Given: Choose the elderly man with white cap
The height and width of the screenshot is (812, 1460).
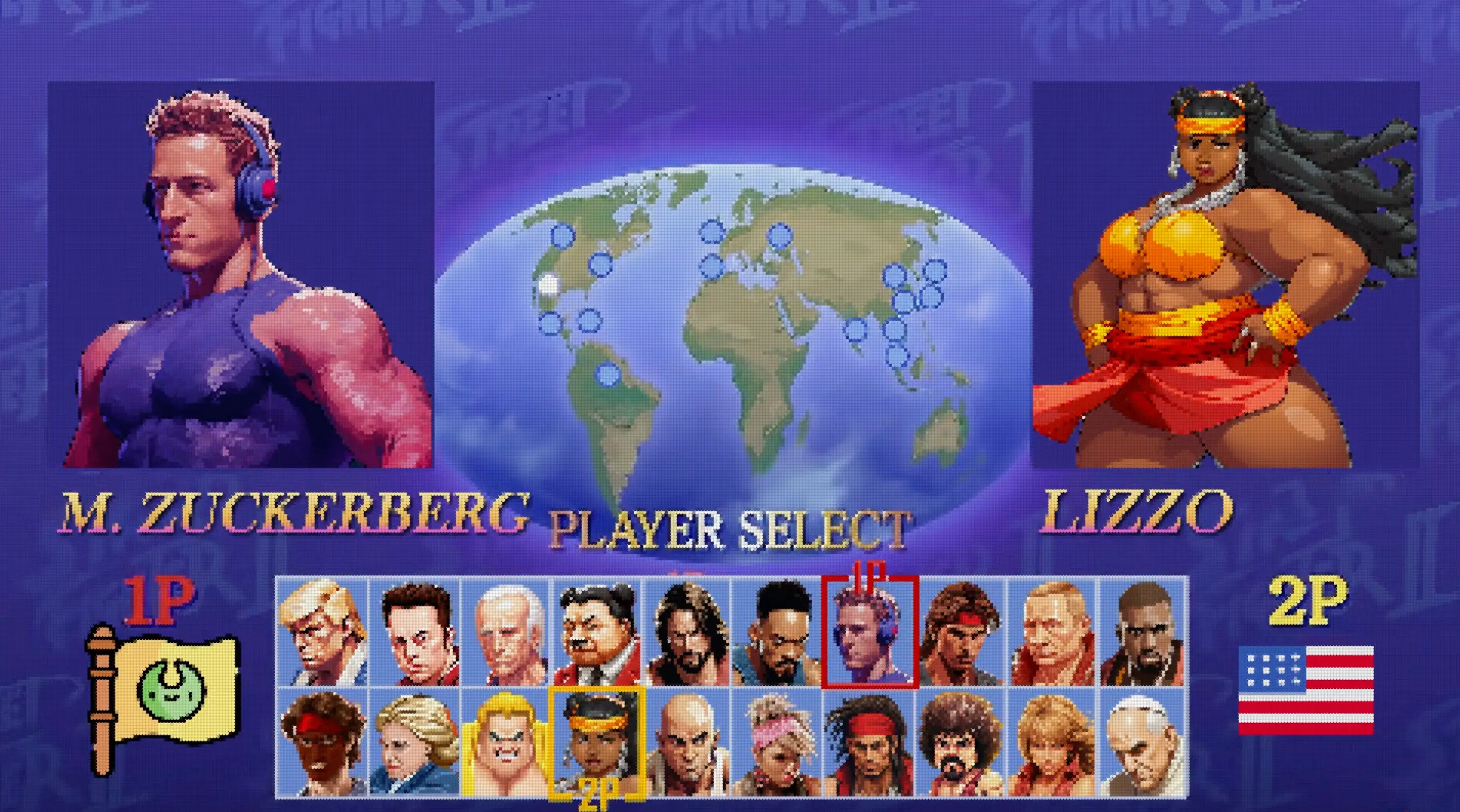Looking at the screenshot, I should pos(1142,742).
